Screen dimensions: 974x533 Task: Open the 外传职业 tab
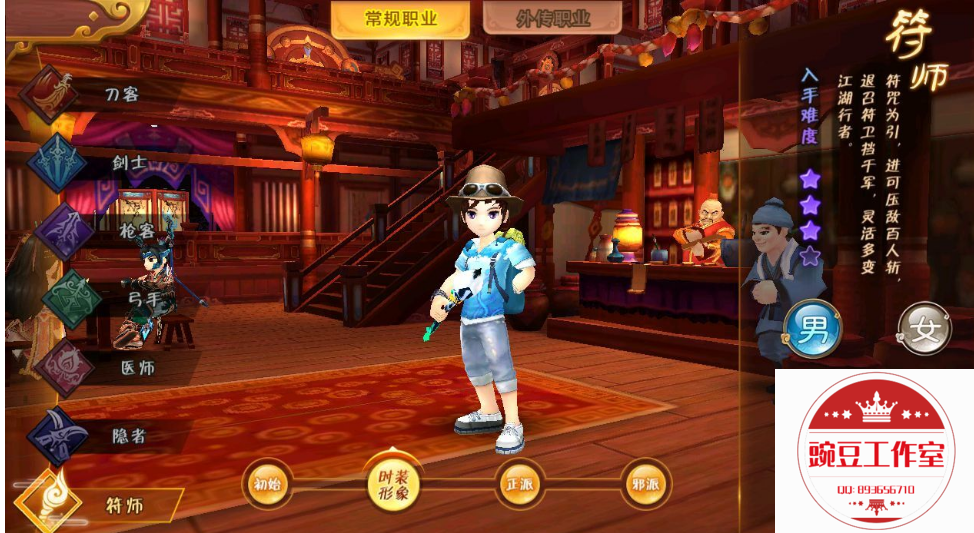(553, 19)
